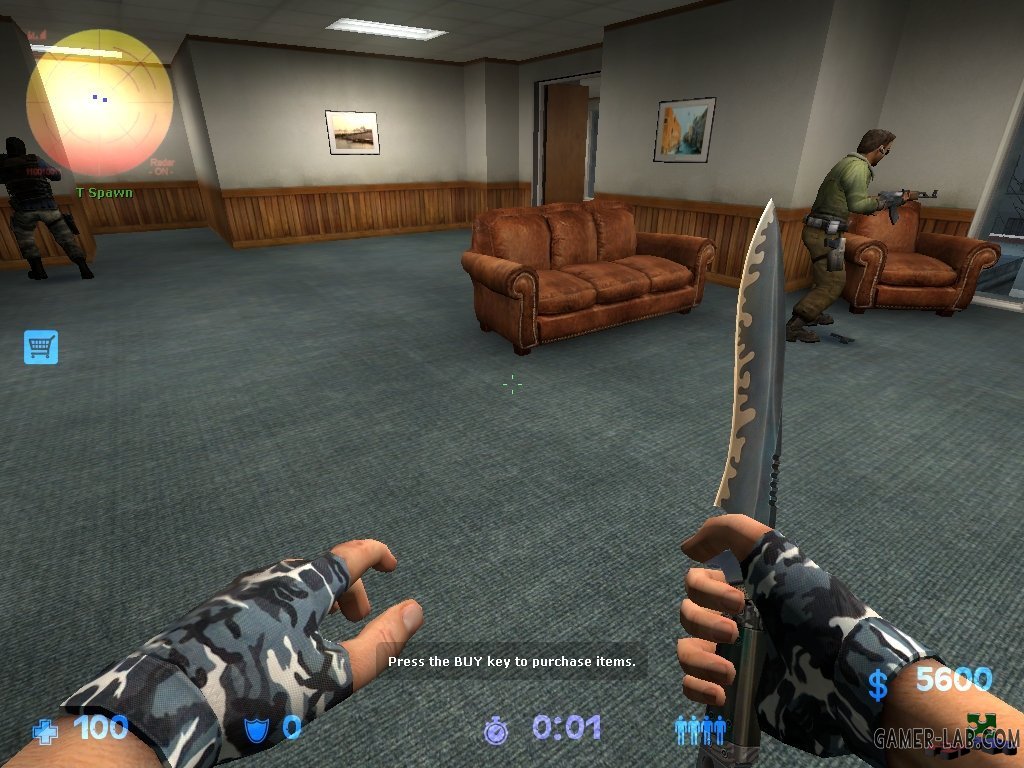Click the circular radar minimap
The image size is (1024, 768).
tap(99, 102)
